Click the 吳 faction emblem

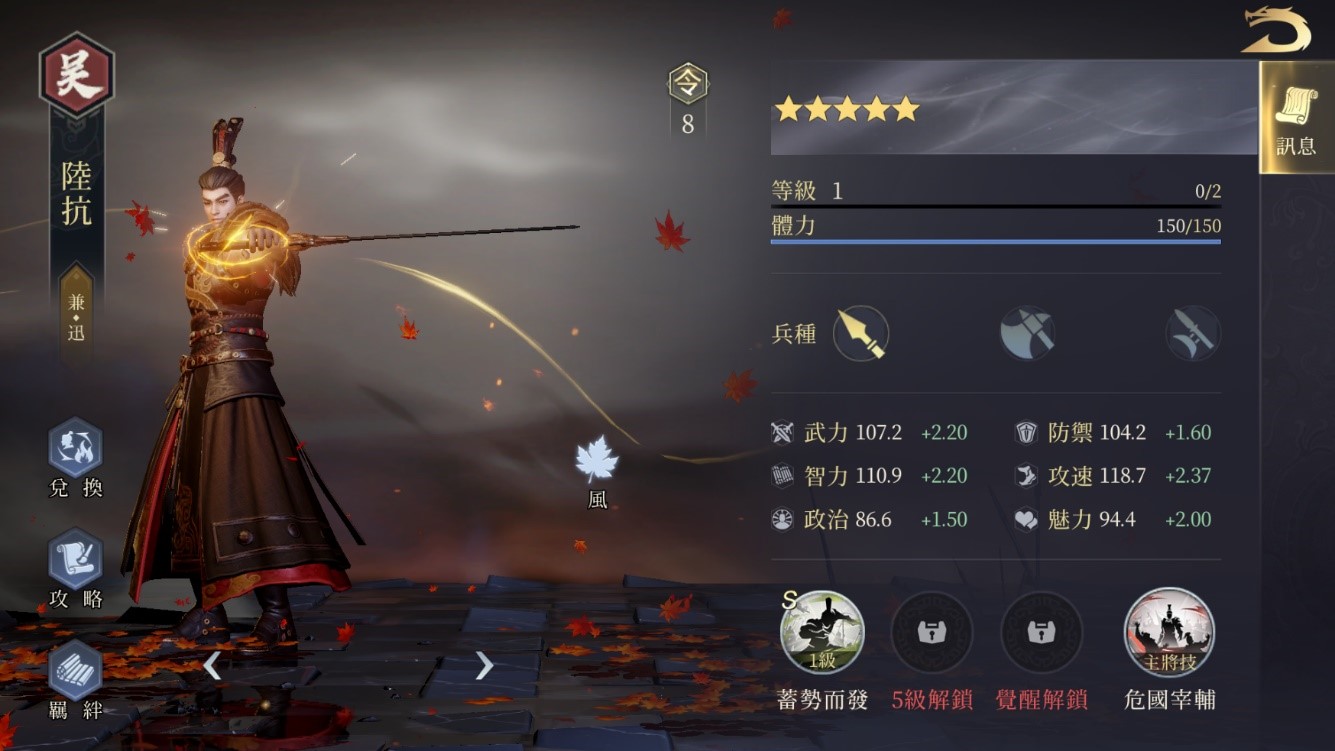coord(77,76)
